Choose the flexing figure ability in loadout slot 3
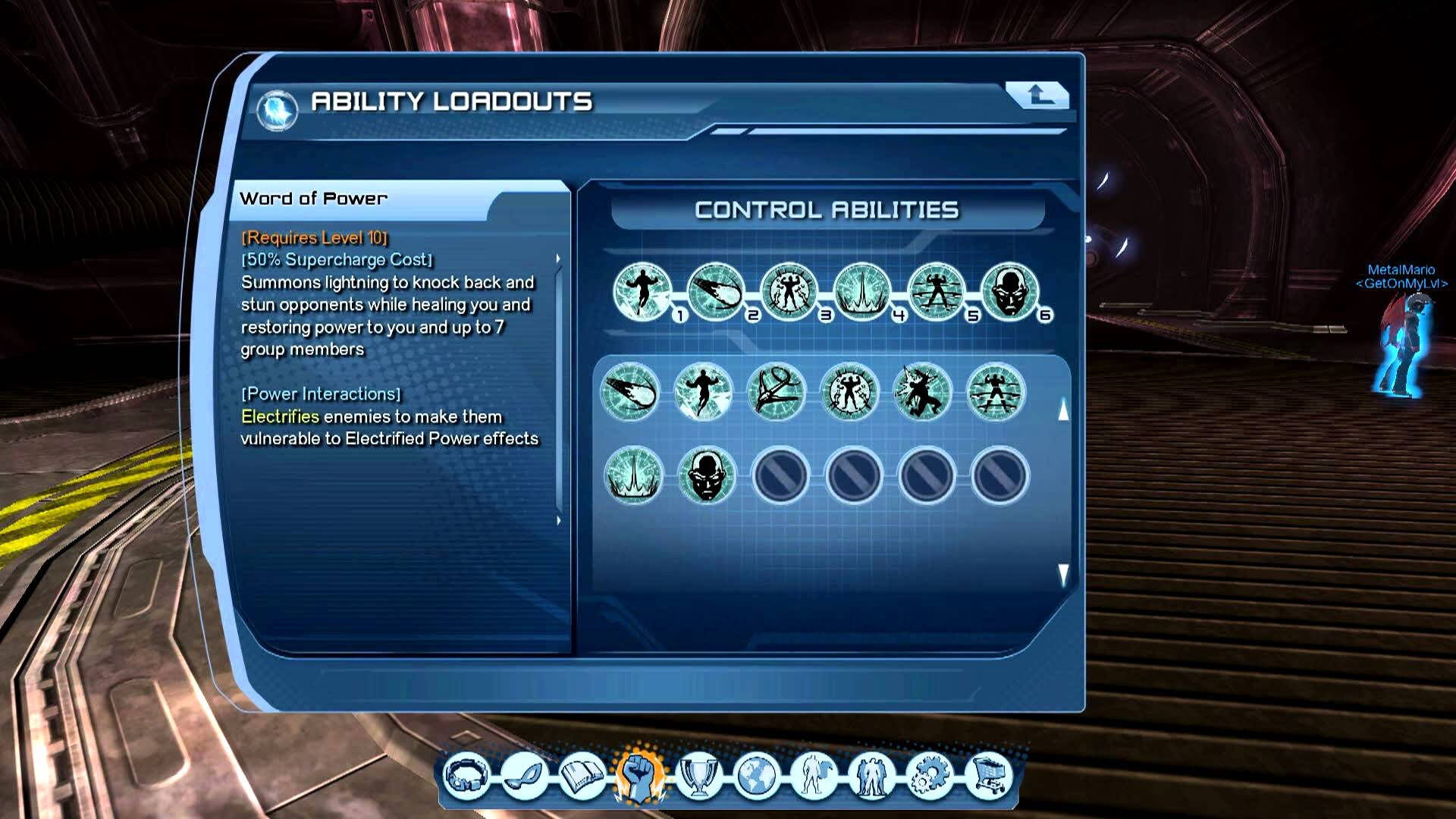The width and height of the screenshot is (1456, 819). point(789,291)
